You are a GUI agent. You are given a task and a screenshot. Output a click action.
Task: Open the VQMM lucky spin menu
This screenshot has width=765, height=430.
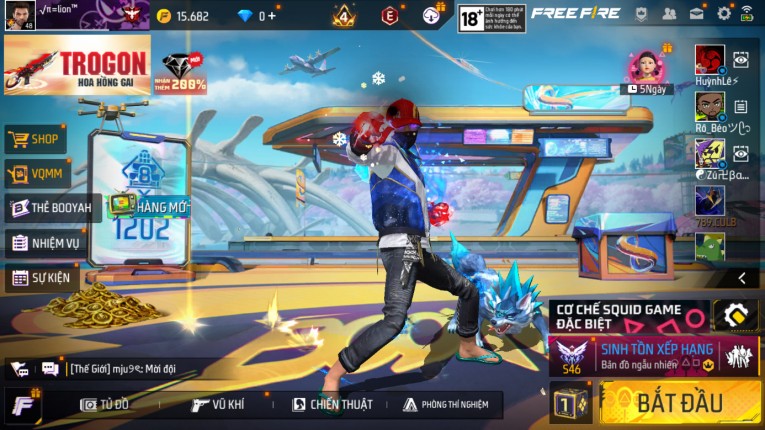pos(36,173)
